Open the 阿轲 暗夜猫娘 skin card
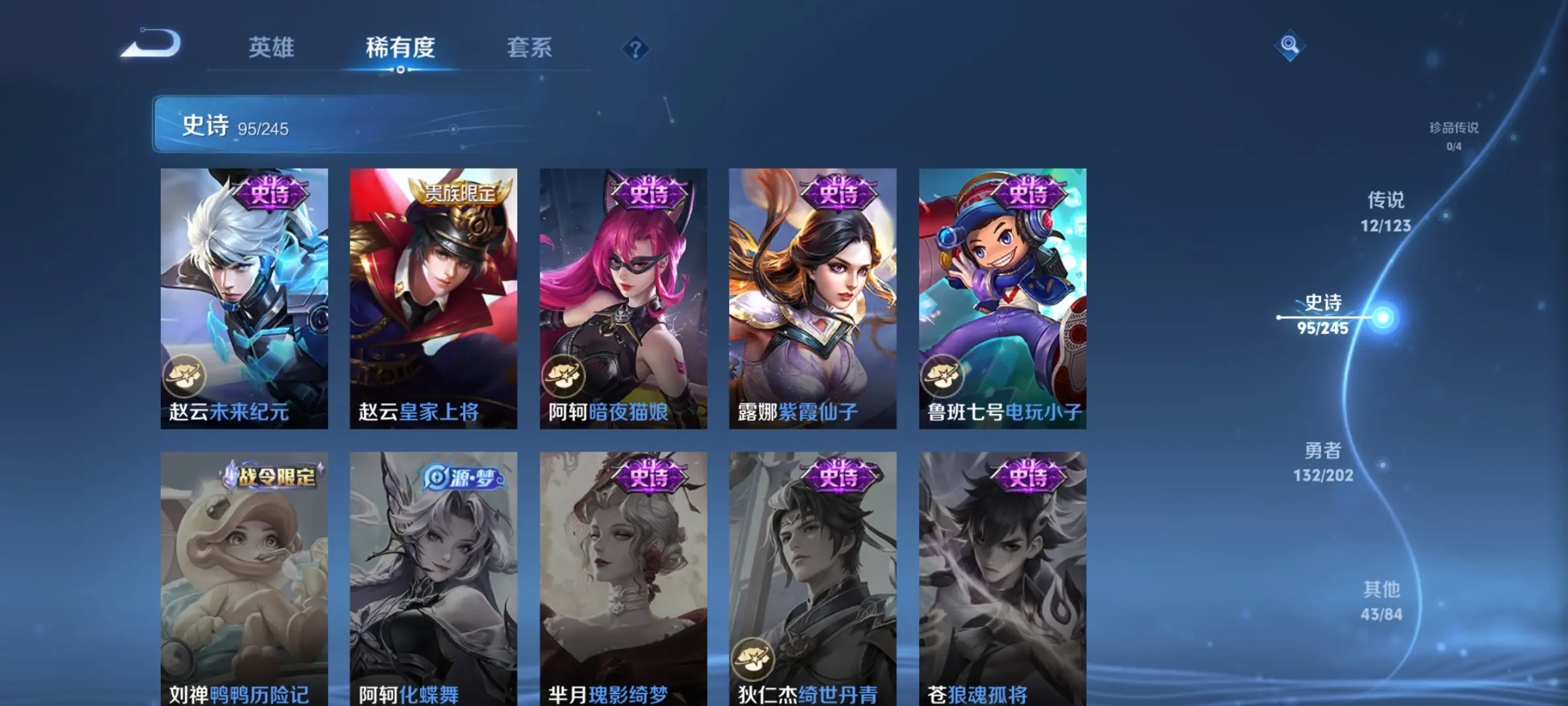Image resolution: width=1568 pixels, height=706 pixels. (623, 298)
